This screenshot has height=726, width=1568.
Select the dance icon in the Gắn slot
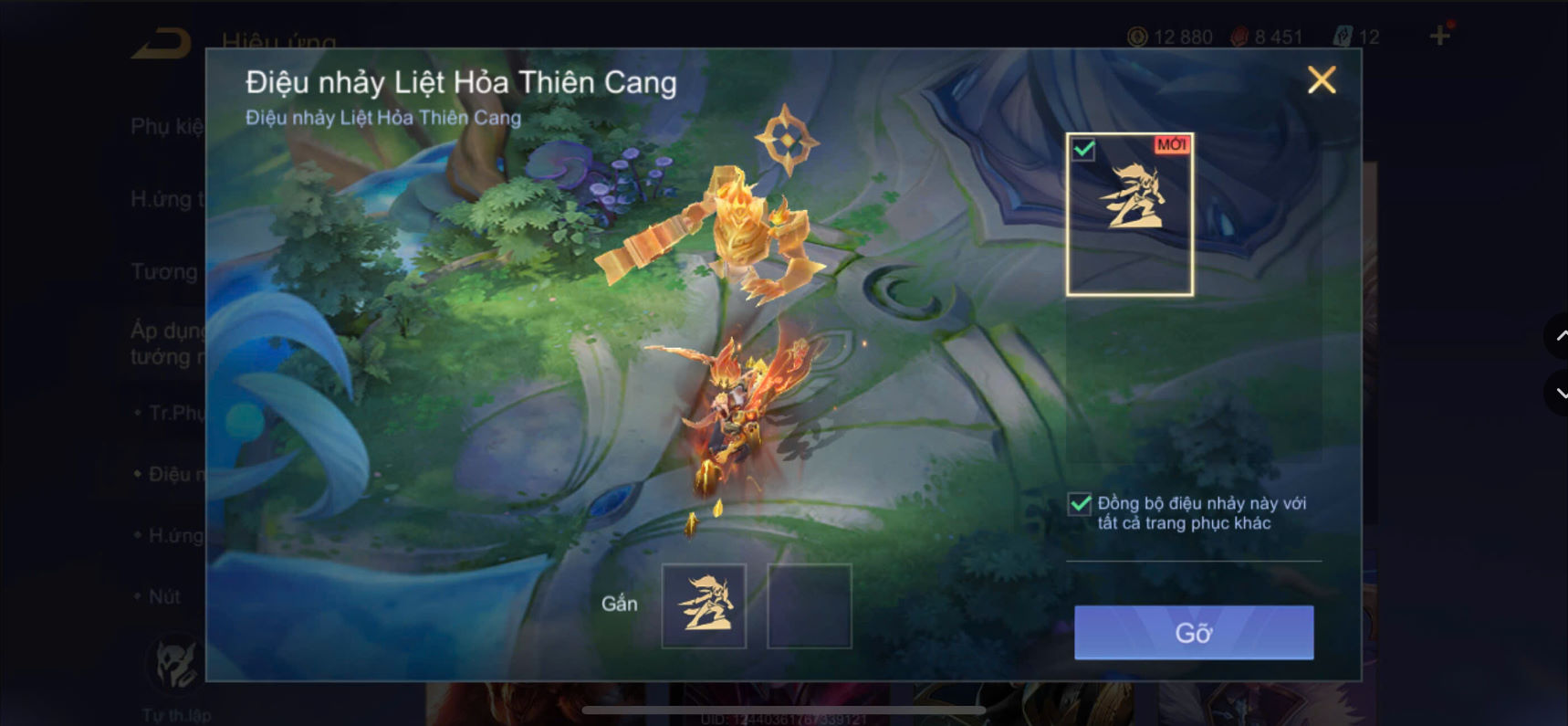click(x=704, y=604)
